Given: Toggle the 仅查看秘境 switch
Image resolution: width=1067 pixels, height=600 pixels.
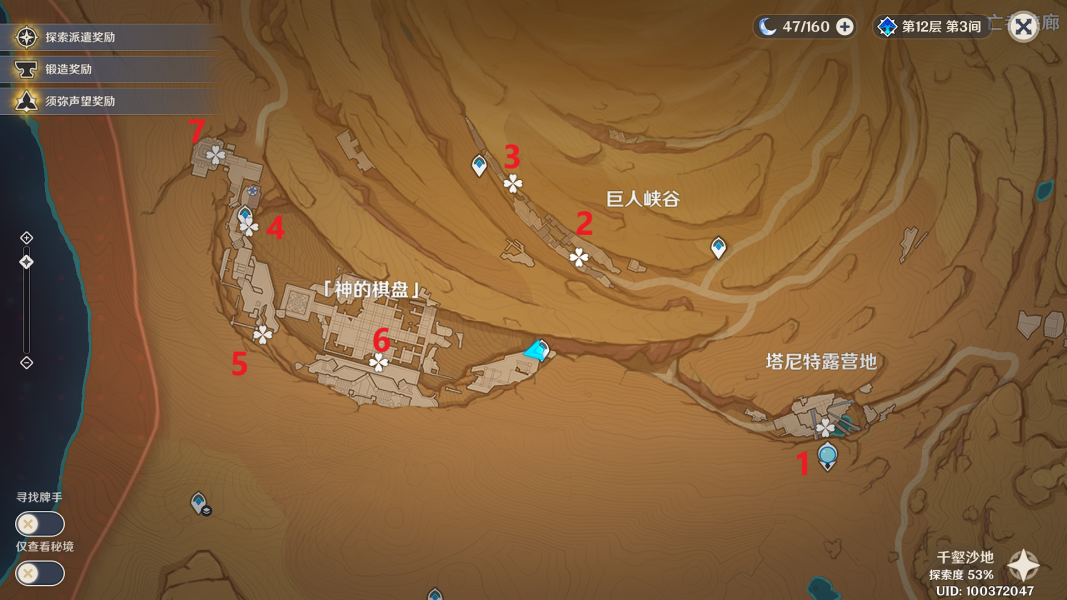Looking at the screenshot, I should click(40, 573).
